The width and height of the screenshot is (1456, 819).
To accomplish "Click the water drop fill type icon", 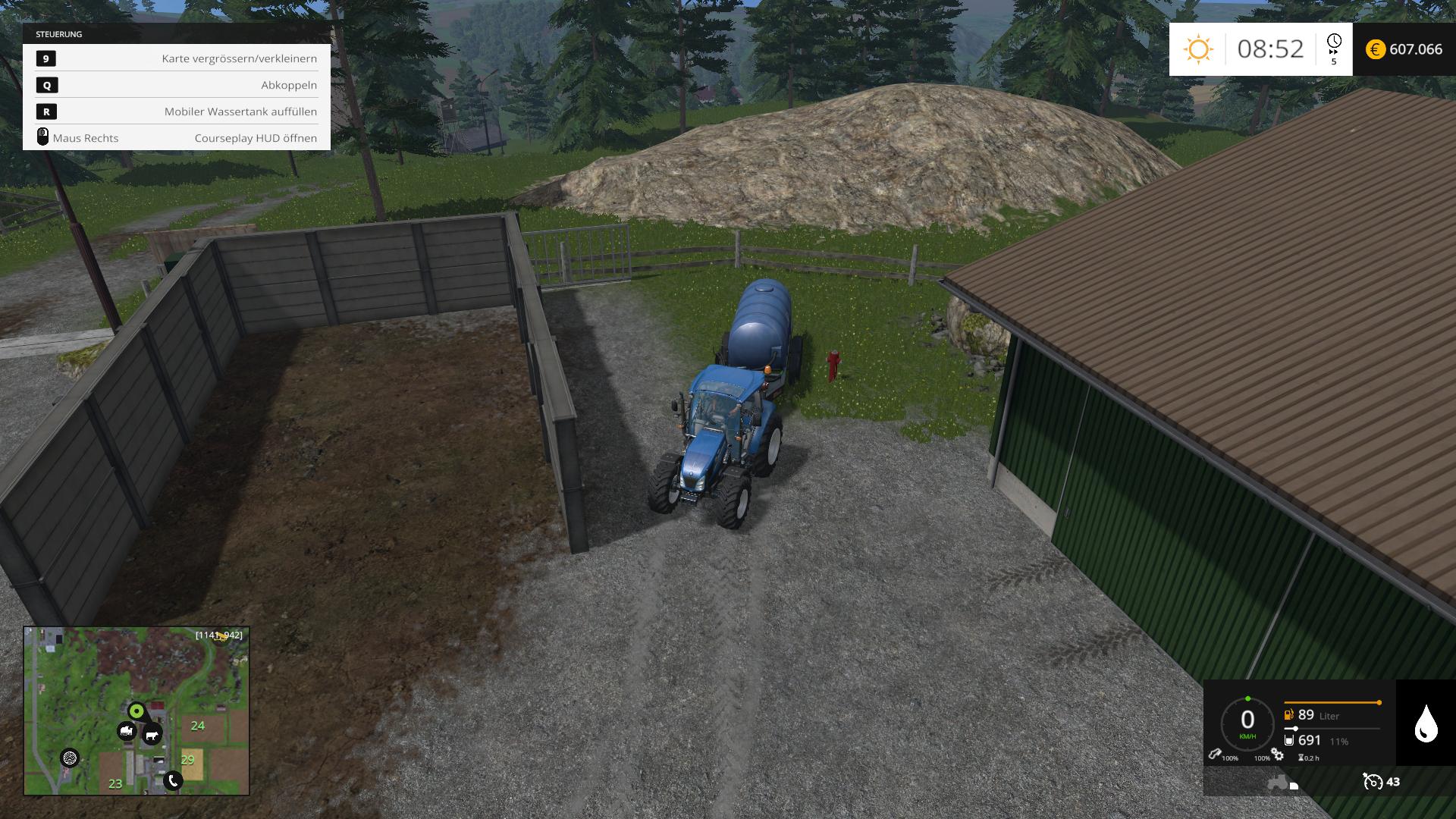I will tap(1426, 723).
